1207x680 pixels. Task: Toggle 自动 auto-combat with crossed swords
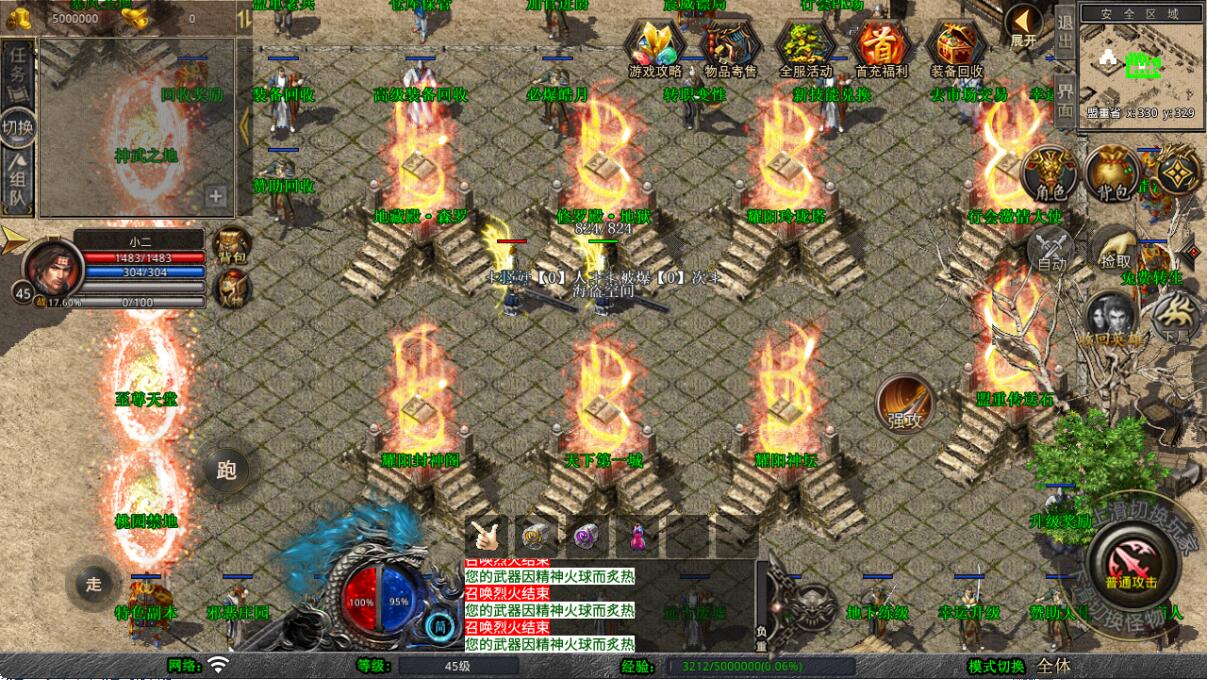tap(1050, 250)
